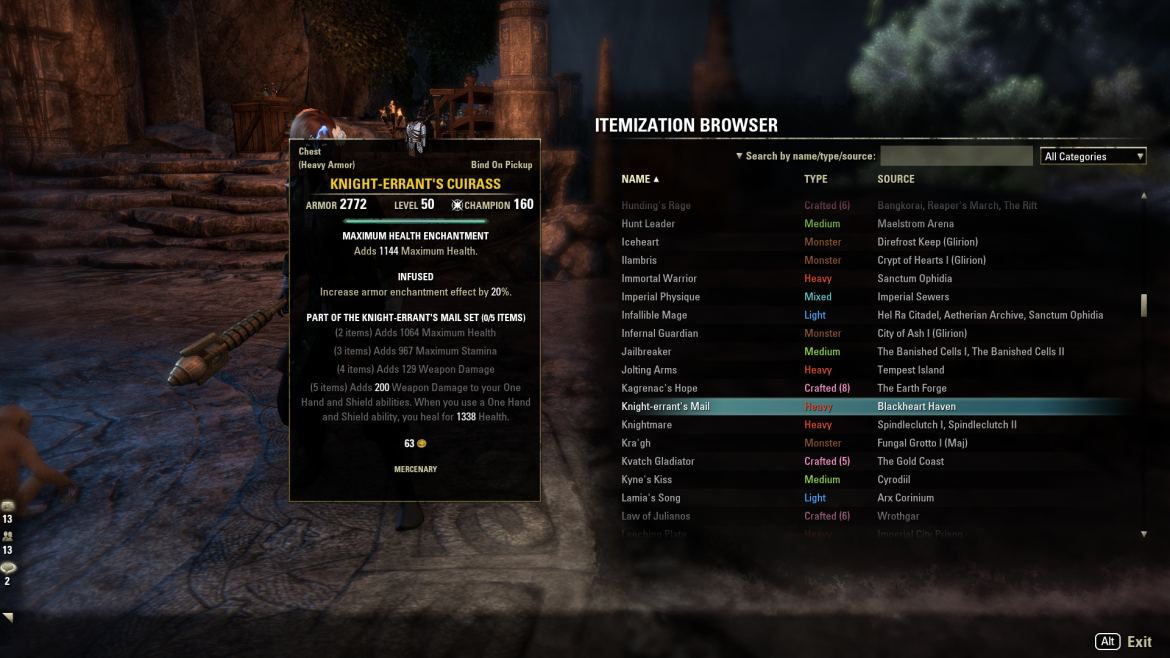This screenshot has height=658, width=1170.
Task: Choose the Kvatch Gladiator row
Action: tap(658, 461)
